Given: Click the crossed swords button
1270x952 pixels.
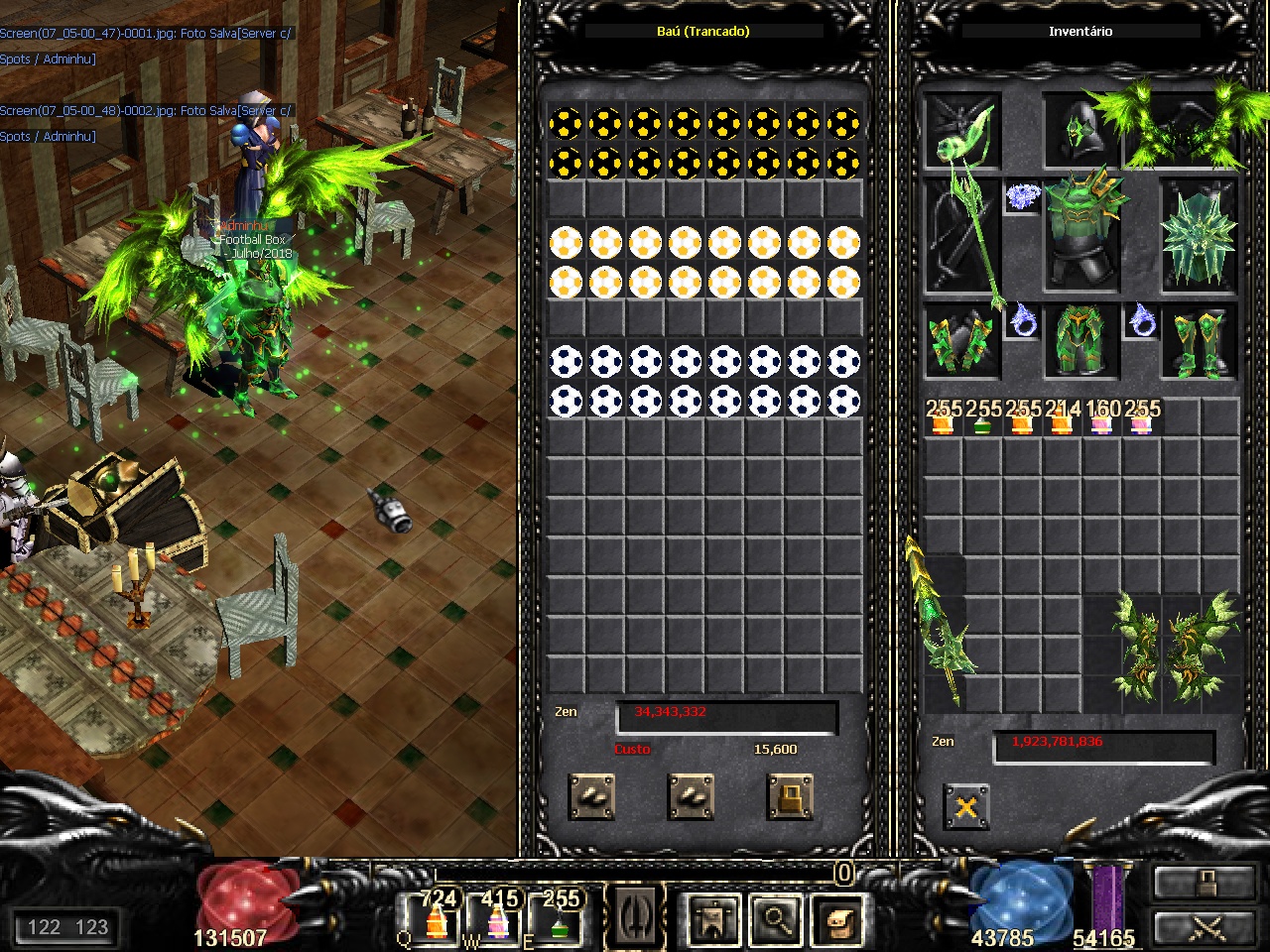Looking at the screenshot, I should click(1206, 928).
